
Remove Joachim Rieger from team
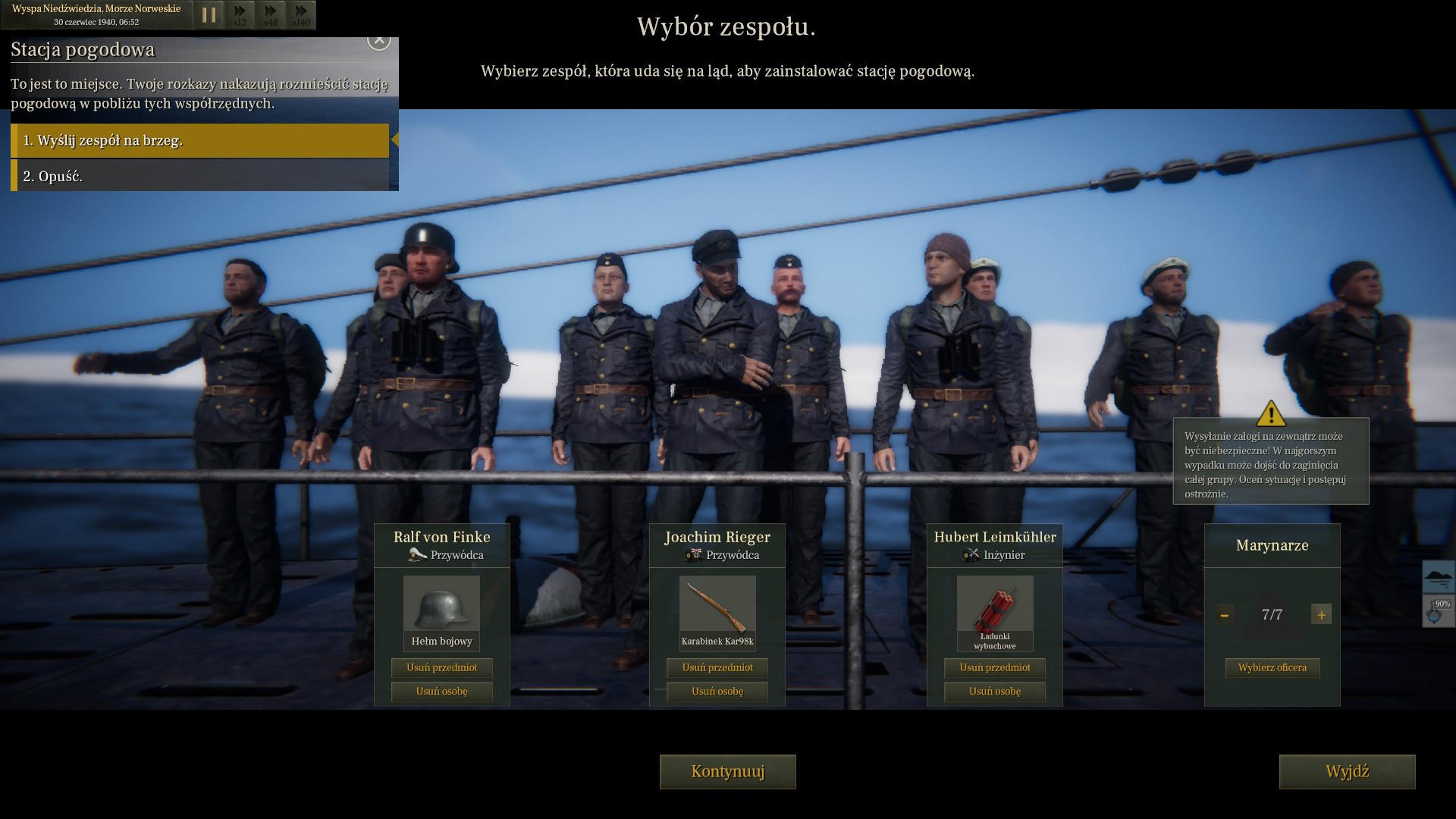(x=717, y=691)
